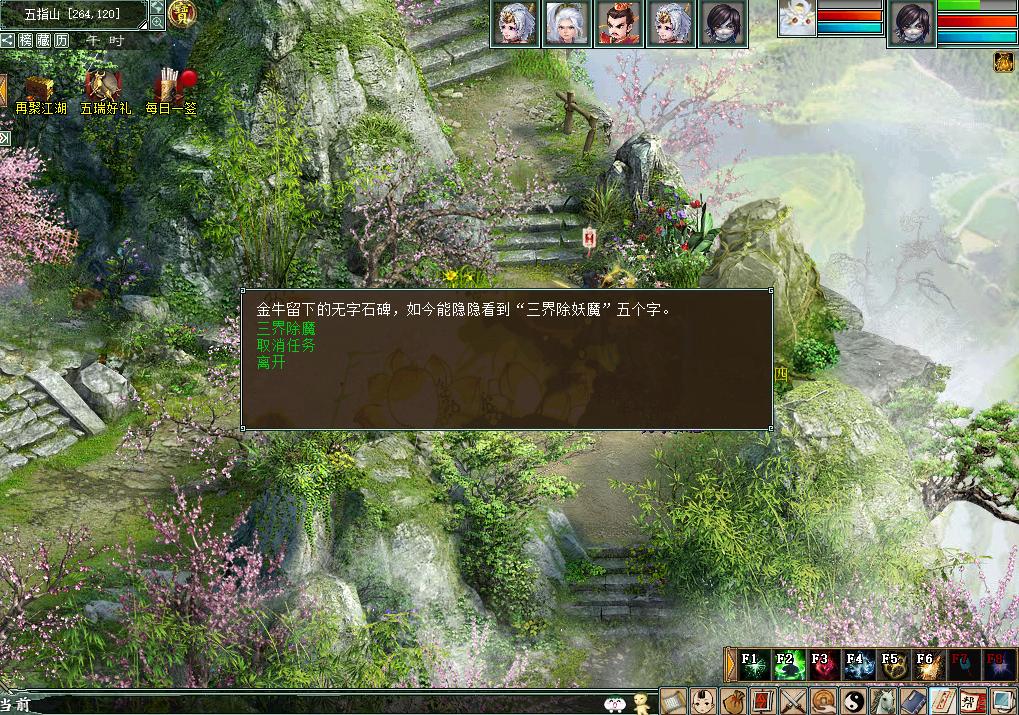Open the 五瑞好礼 gift event

[104, 90]
